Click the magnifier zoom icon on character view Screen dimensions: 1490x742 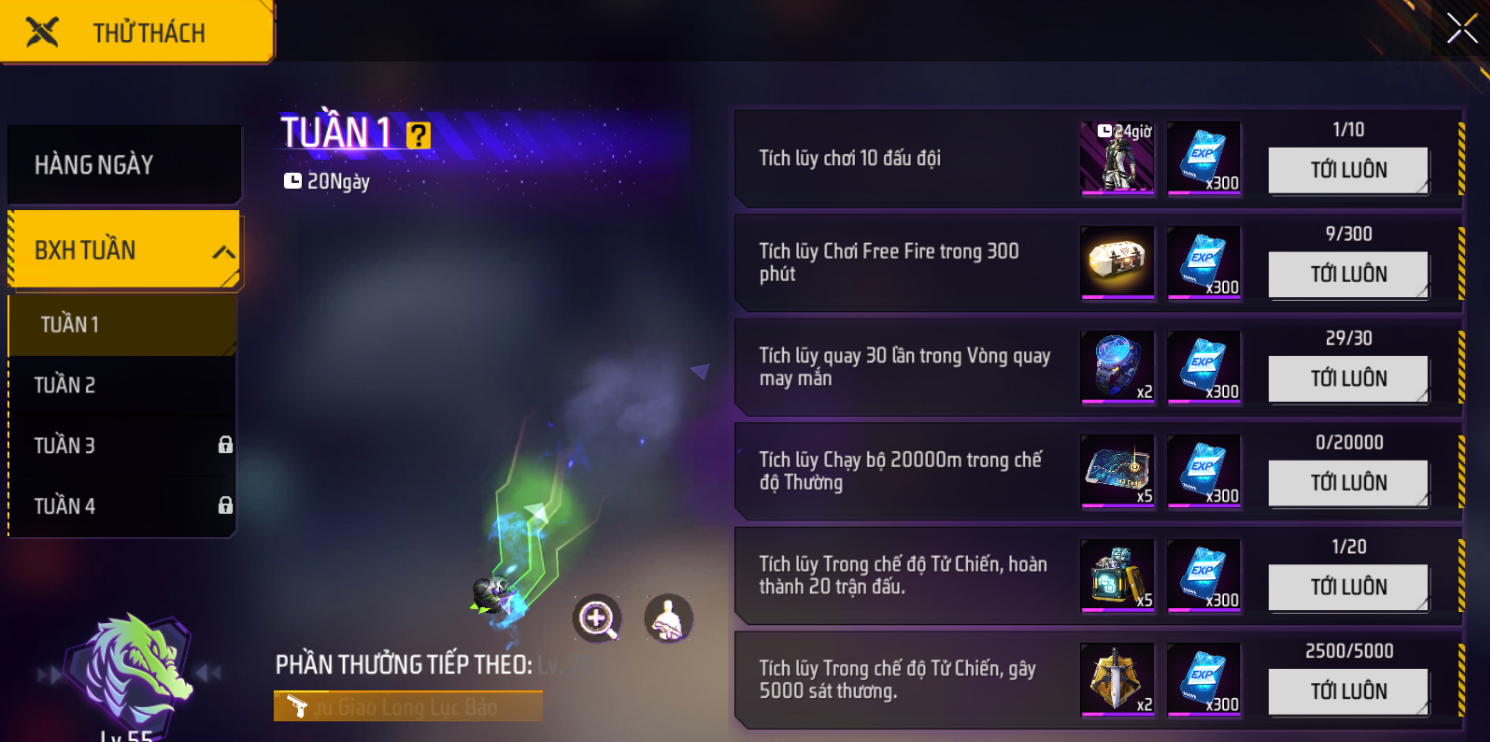coord(596,620)
